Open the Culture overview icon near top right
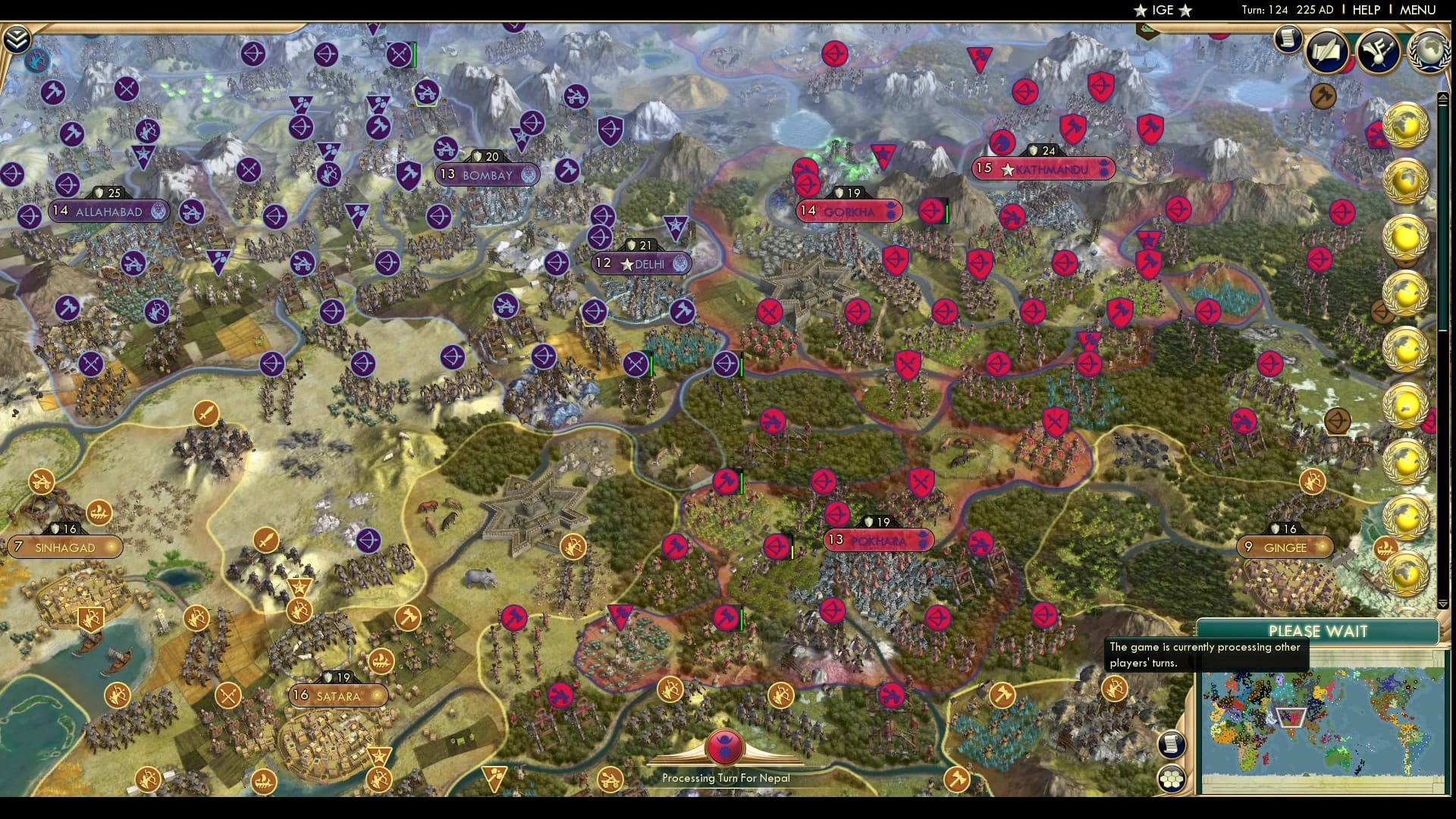1456x819 pixels. point(1380,49)
